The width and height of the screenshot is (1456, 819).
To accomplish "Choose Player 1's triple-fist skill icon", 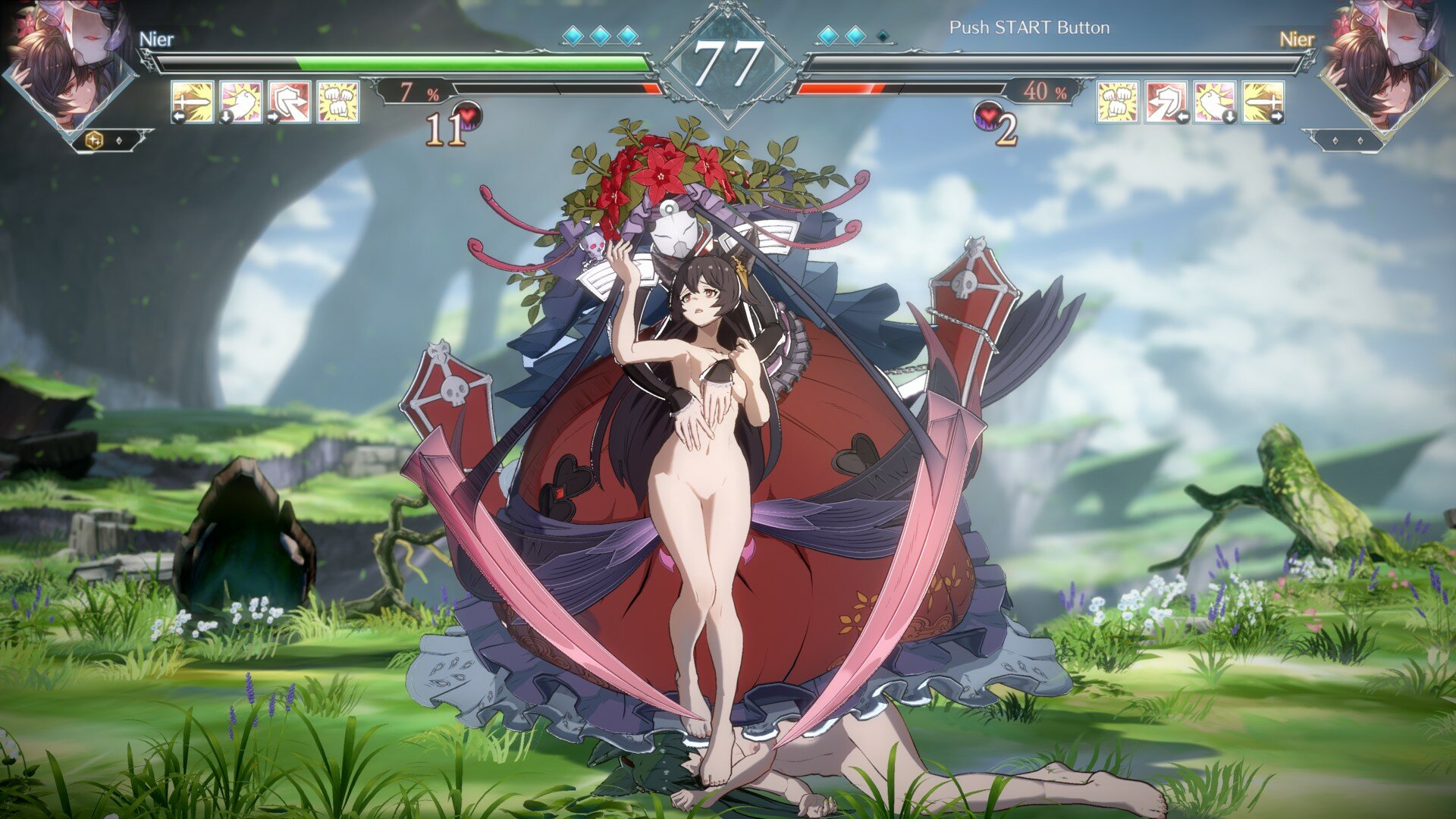I will tap(338, 102).
